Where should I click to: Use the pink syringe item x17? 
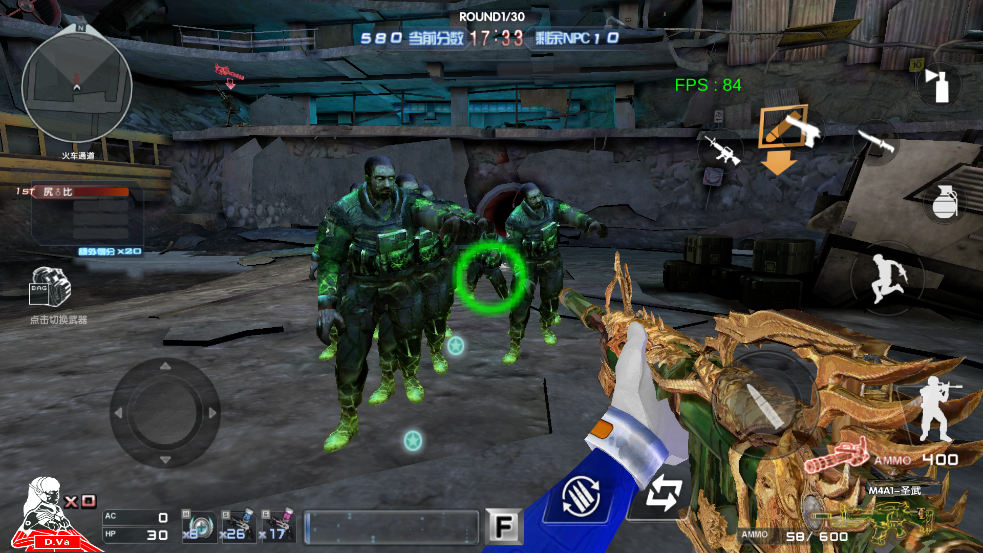[279, 525]
